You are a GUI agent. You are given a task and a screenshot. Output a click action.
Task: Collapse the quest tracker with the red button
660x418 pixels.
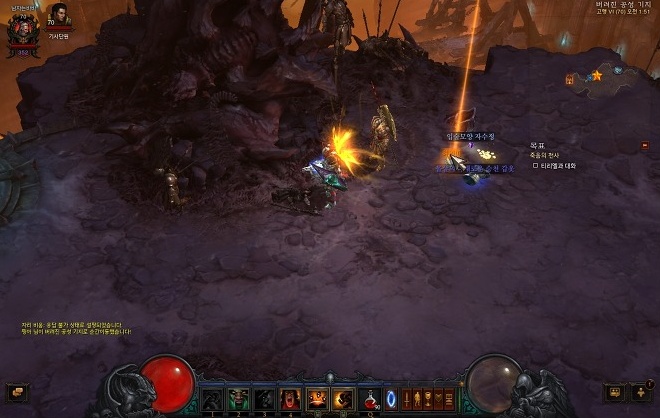pos(644,146)
